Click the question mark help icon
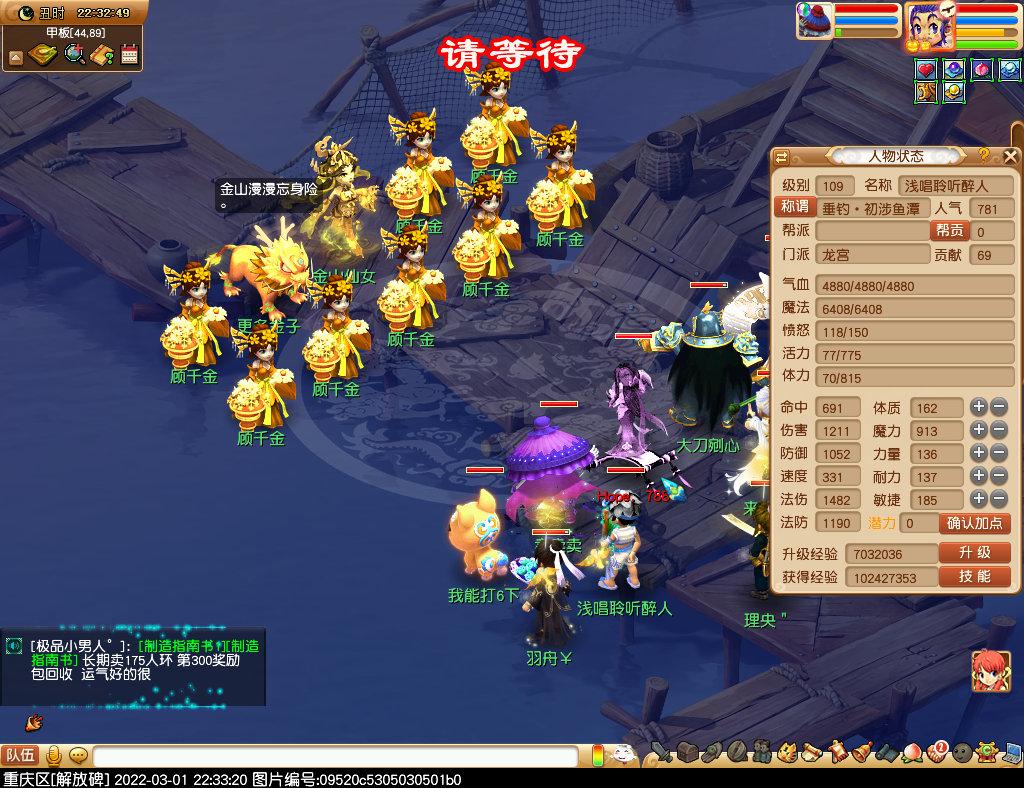The image size is (1024, 788). point(984,155)
